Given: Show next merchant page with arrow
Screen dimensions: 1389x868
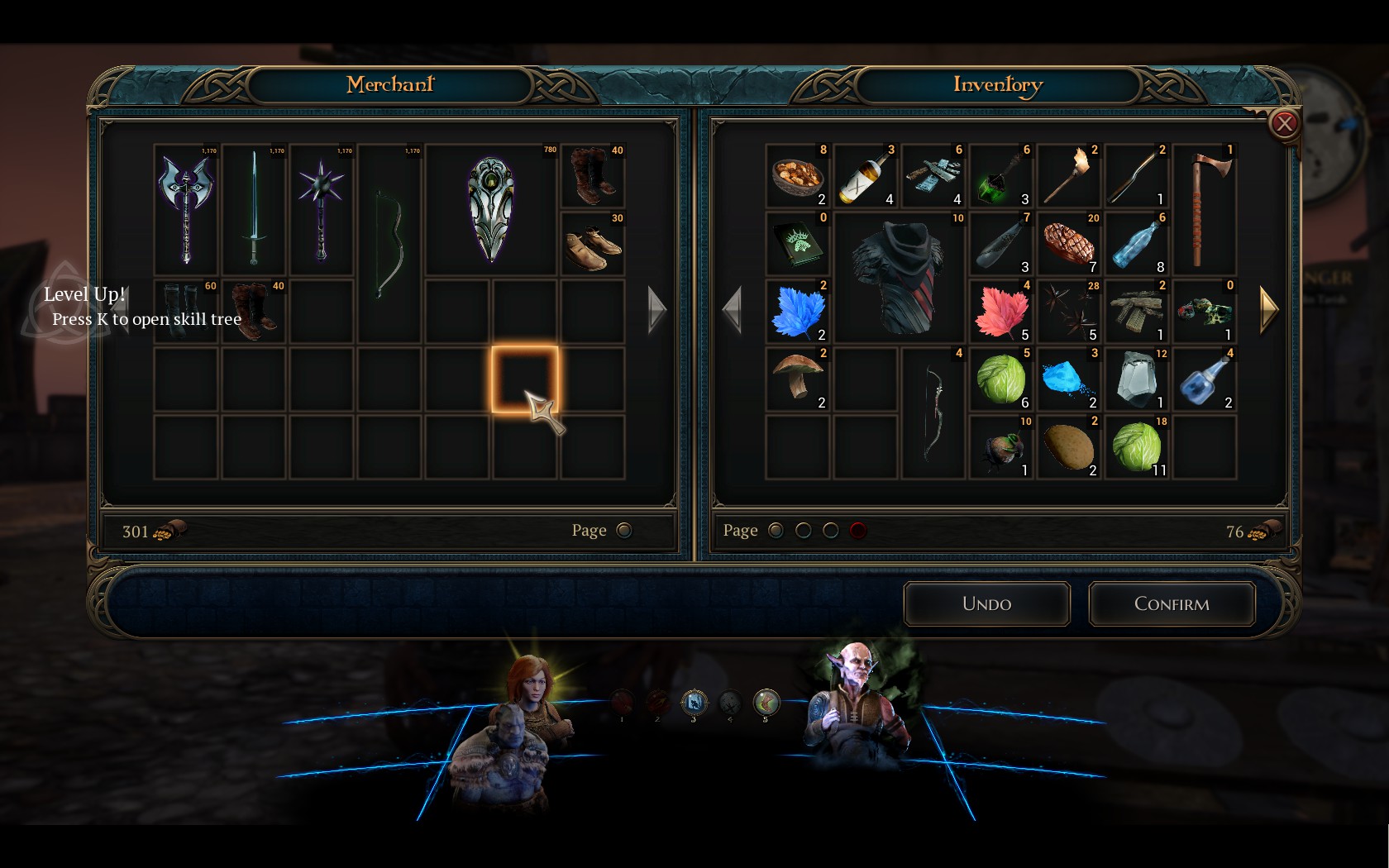Looking at the screenshot, I should (657, 310).
